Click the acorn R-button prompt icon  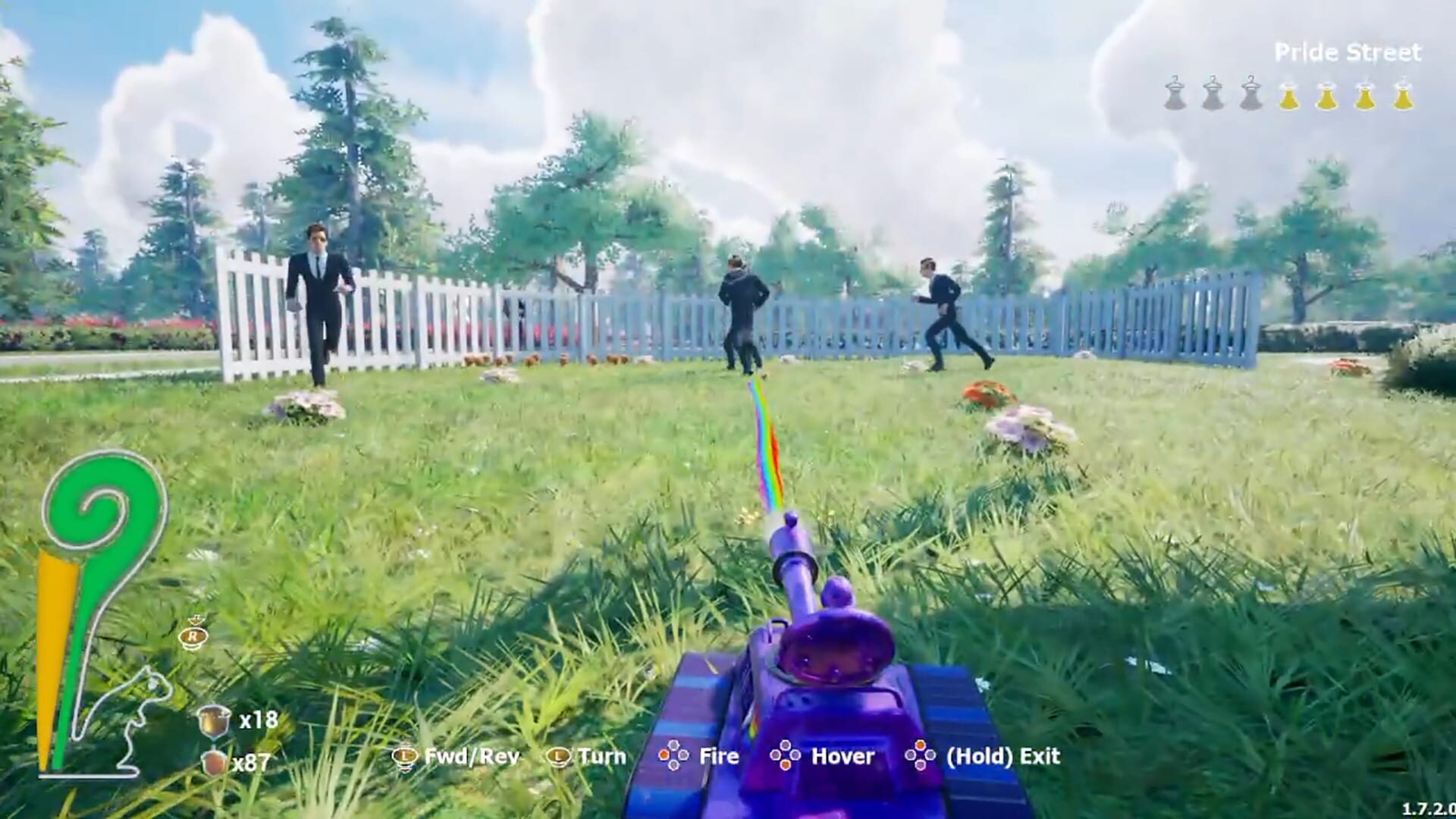[193, 637]
